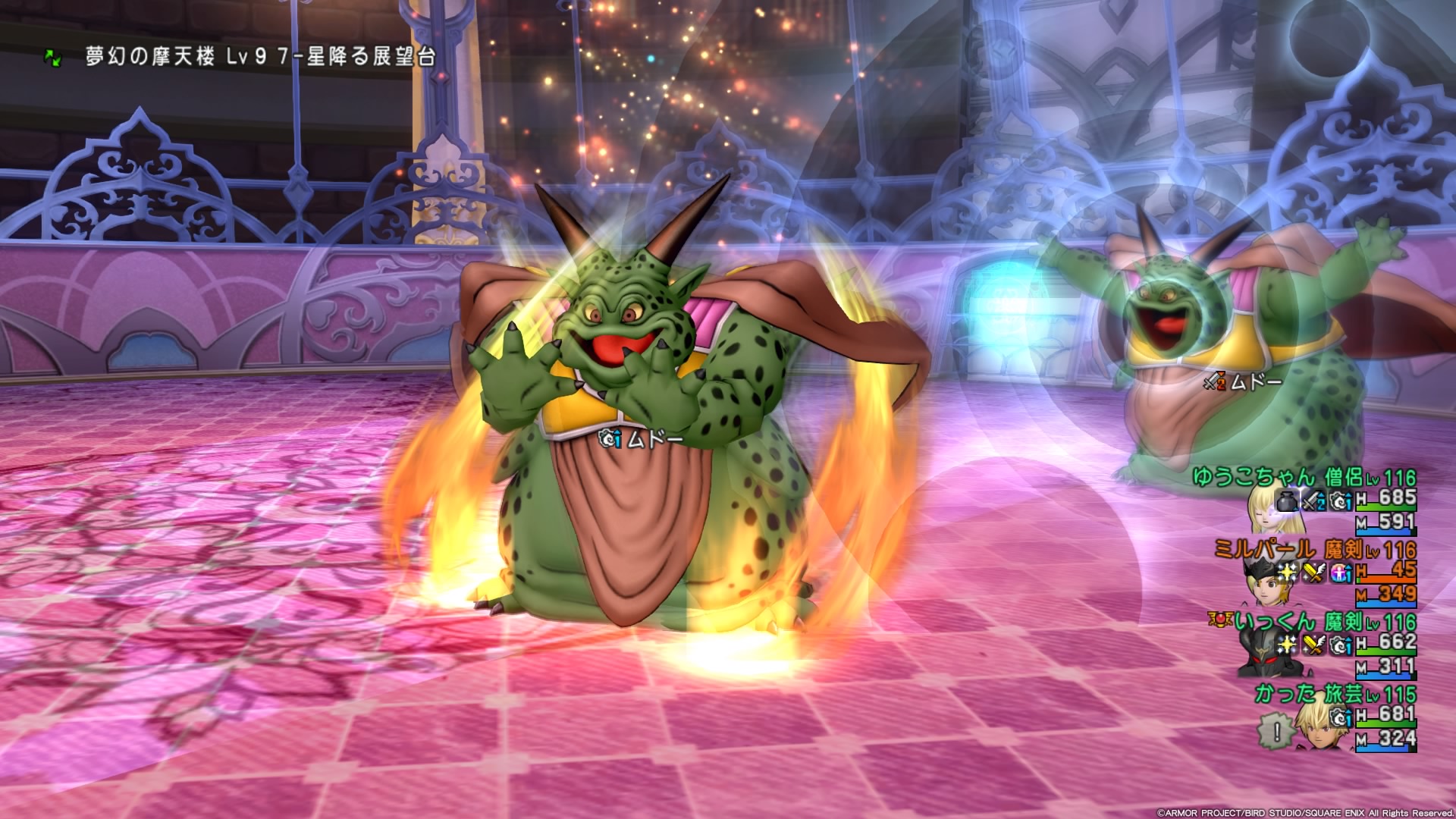Click いっくん's winged golden sword buff icon
Image resolution: width=1456 pixels, height=819 pixels.
[1314, 645]
